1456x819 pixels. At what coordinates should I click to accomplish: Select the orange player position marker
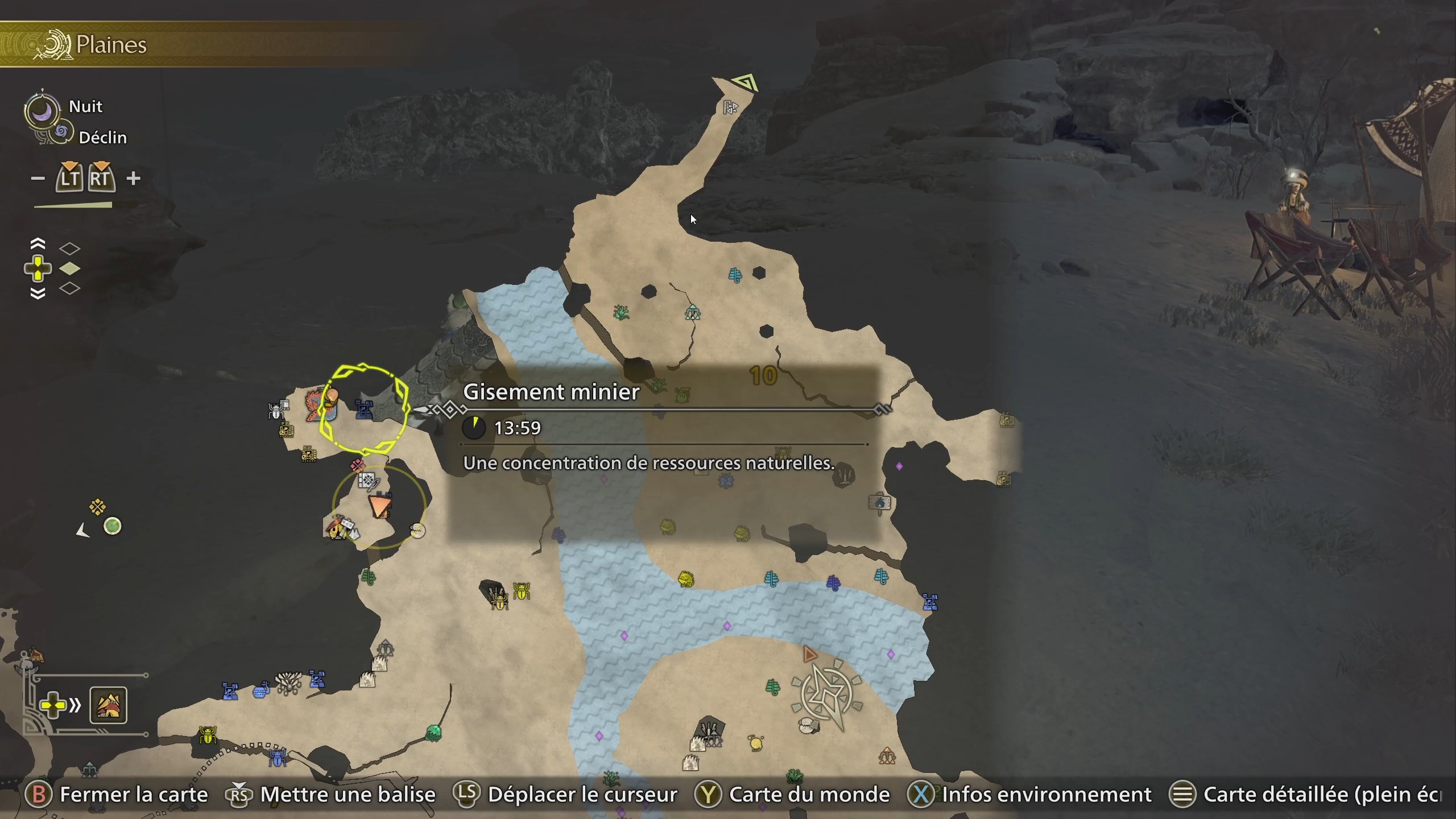coord(380,506)
